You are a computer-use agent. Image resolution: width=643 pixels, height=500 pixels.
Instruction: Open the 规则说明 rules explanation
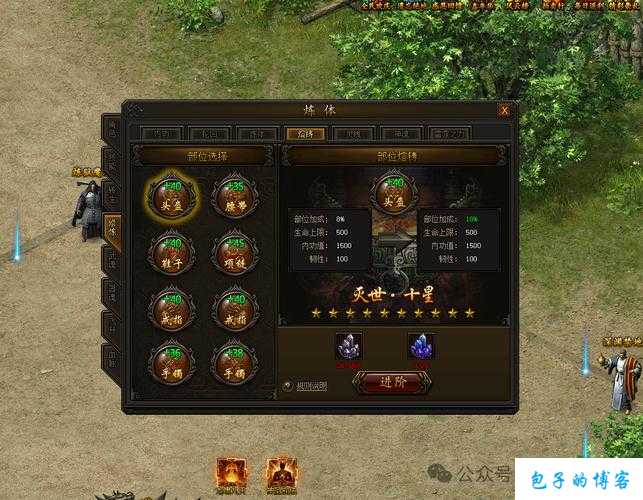(x=306, y=386)
